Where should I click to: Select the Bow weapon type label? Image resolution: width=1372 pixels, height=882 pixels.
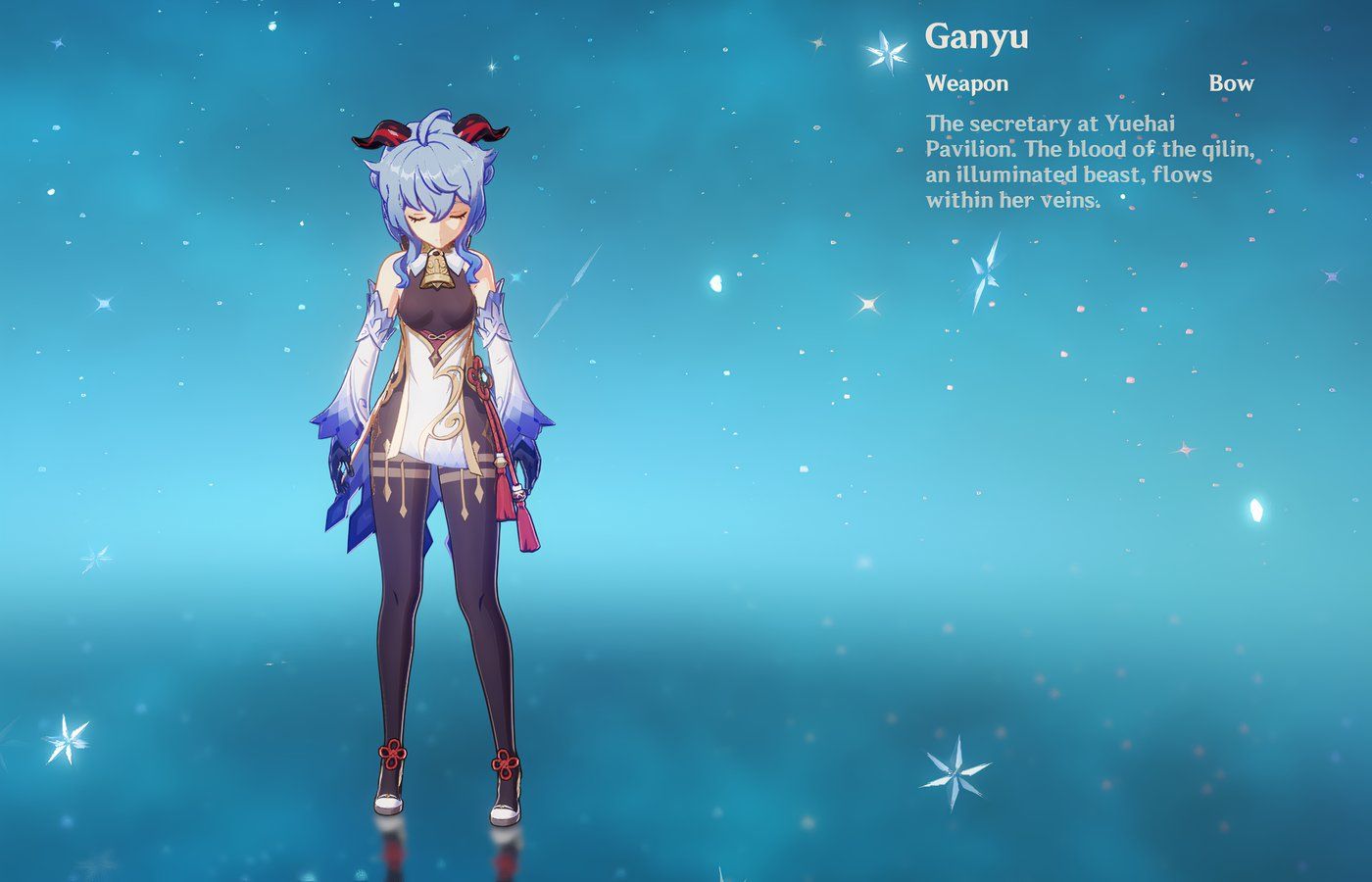tap(1233, 83)
